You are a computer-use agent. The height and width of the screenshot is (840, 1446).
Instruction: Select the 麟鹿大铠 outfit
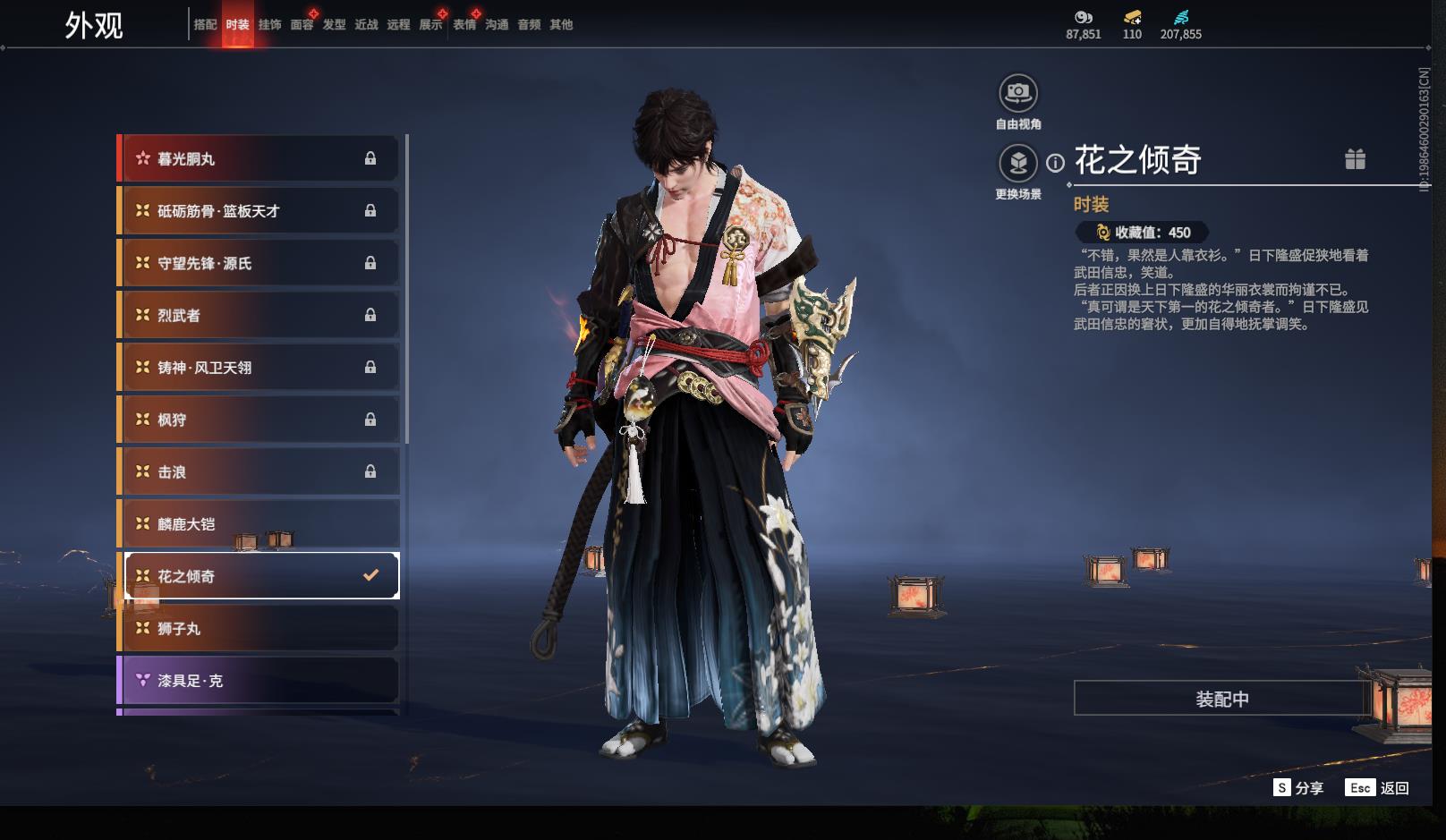coord(259,524)
